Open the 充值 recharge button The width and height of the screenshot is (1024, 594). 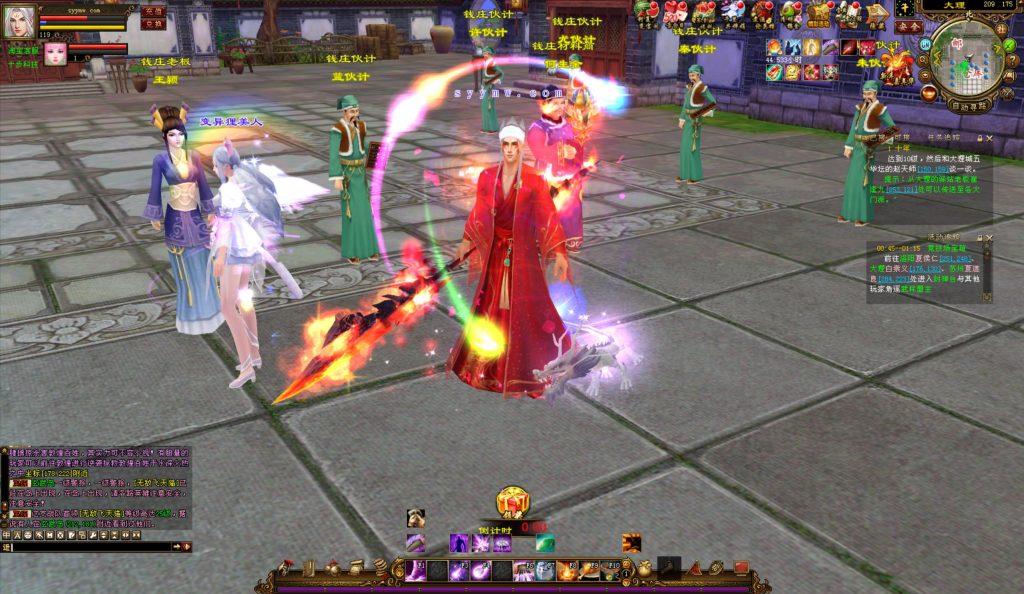pyautogui.click(x=153, y=10)
